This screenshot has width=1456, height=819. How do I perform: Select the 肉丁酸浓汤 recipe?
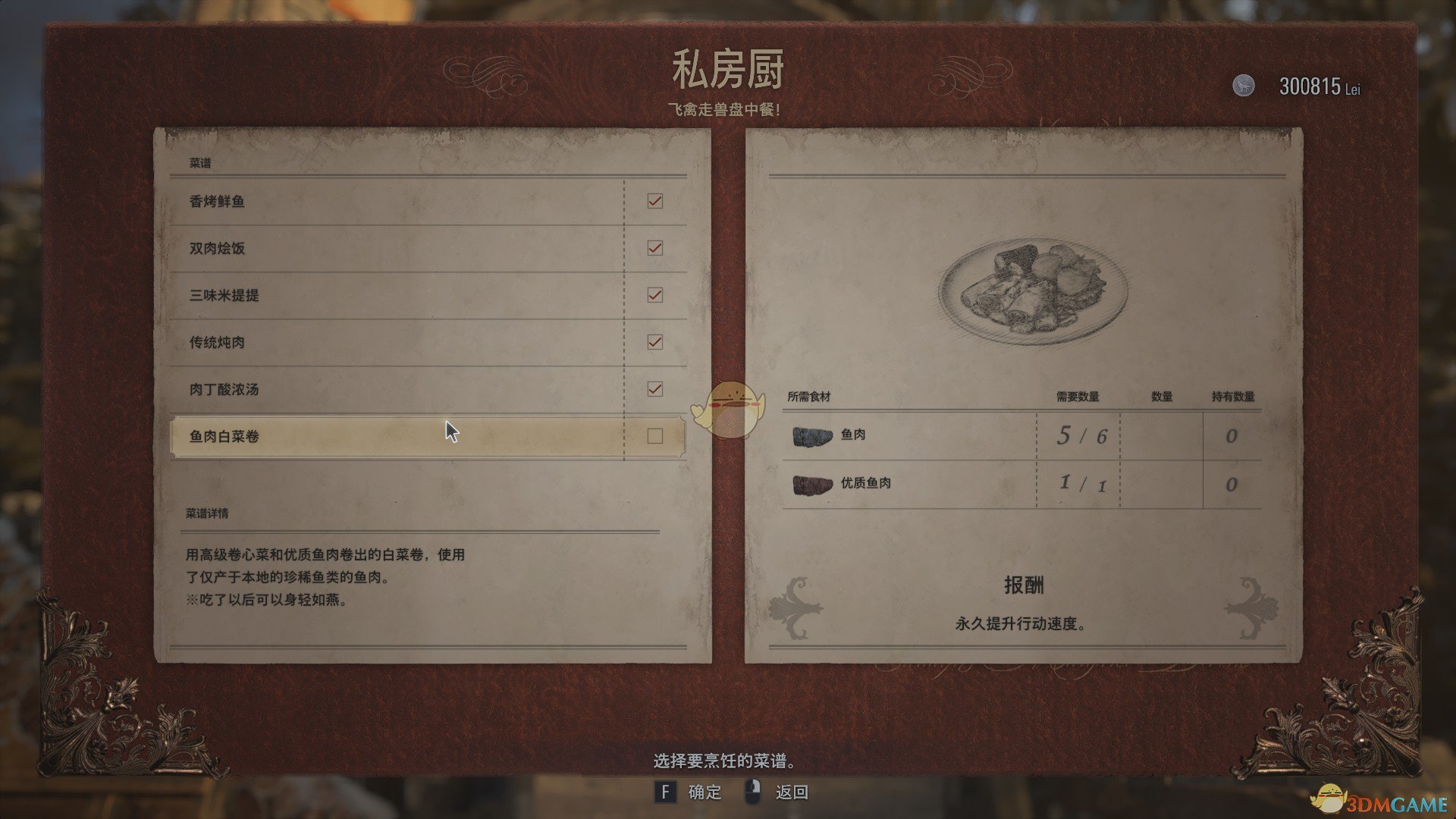pos(341,389)
